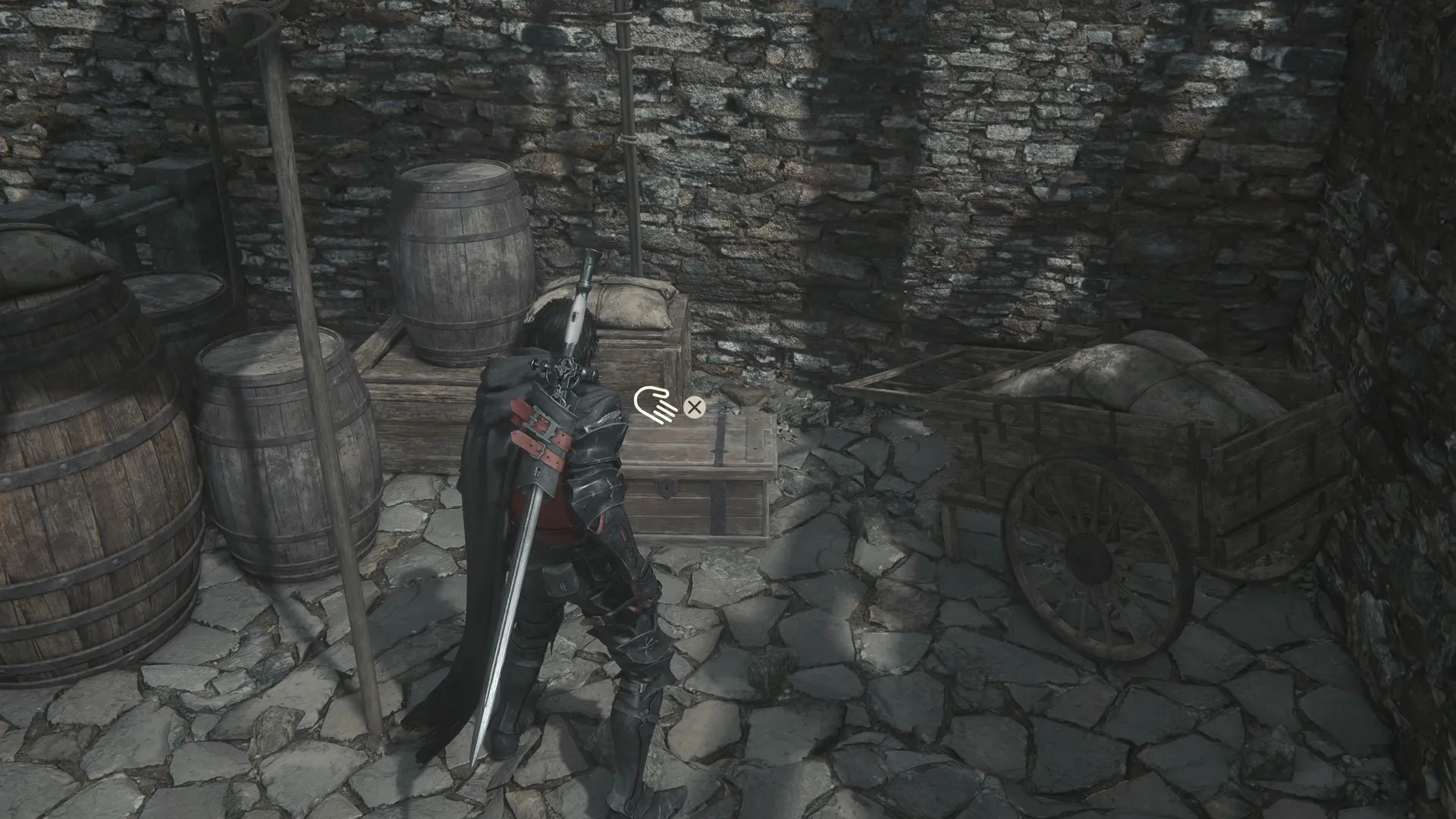Screen dimensions: 1456x819
Task: Click the sack on the large chest
Action: pos(629,303)
